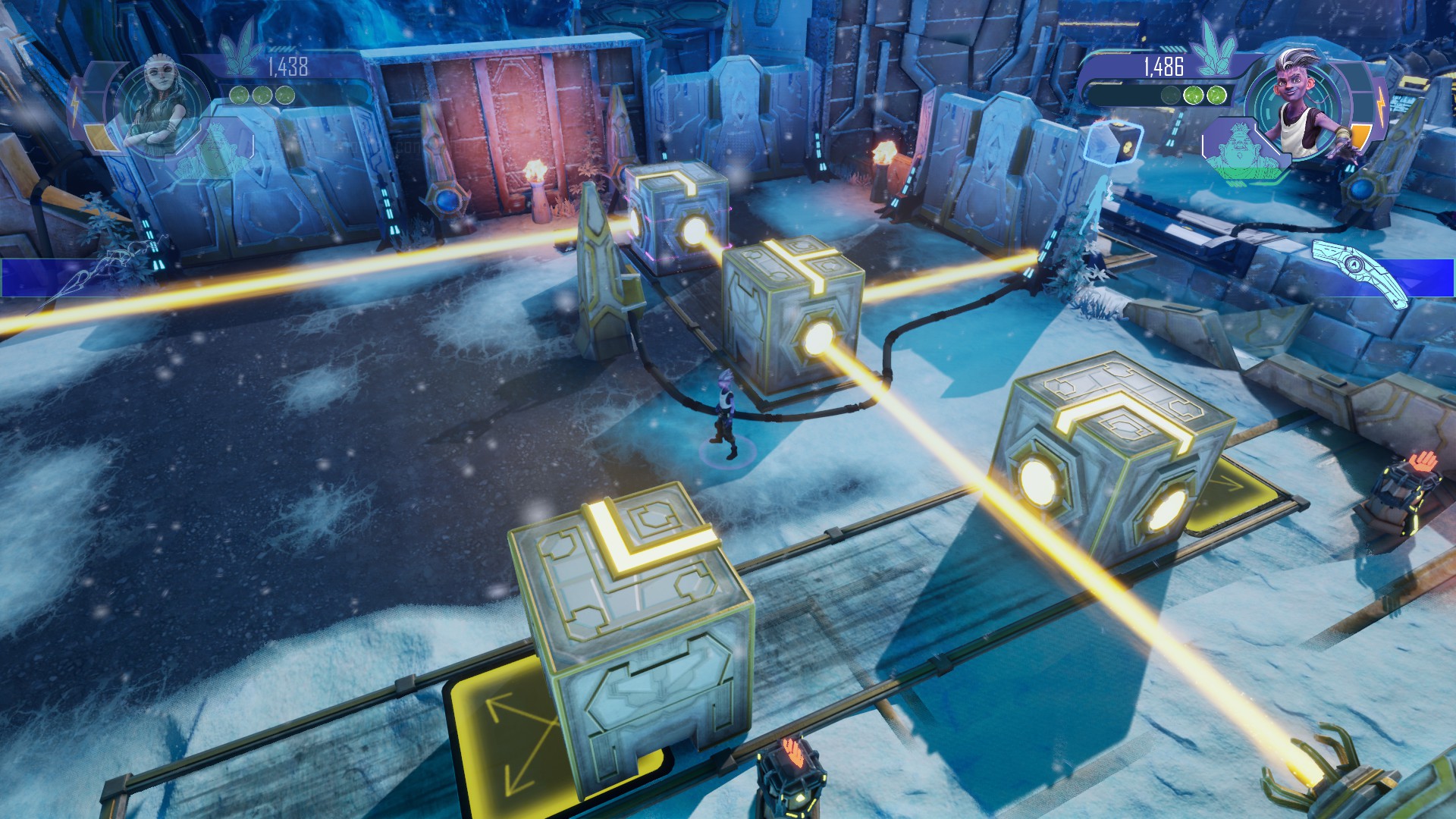The height and width of the screenshot is (819, 1456).
Task: Click the companion creature icon below the girl's portrait
Action: [x=215, y=150]
